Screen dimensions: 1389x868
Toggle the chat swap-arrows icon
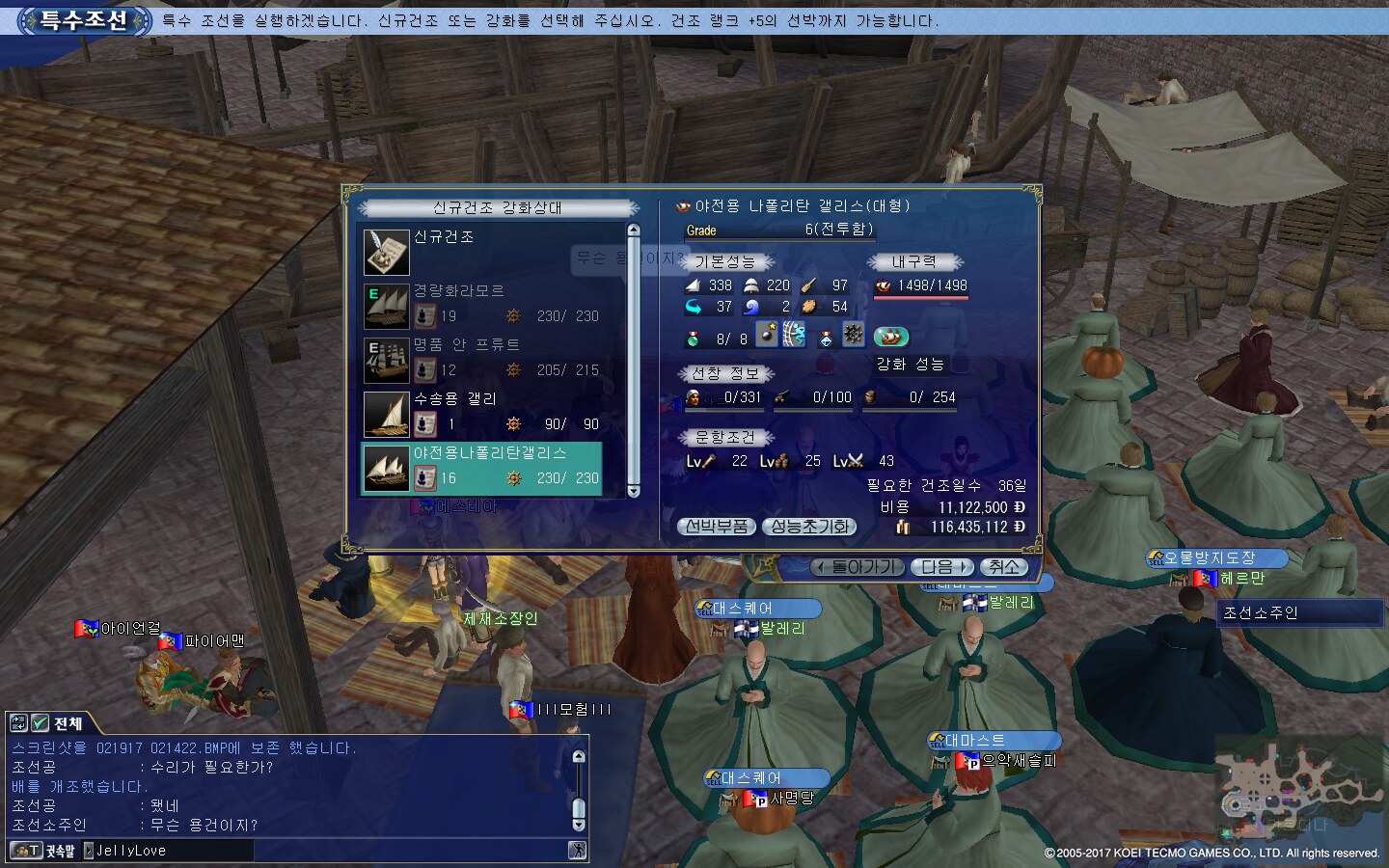click(17, 723)
